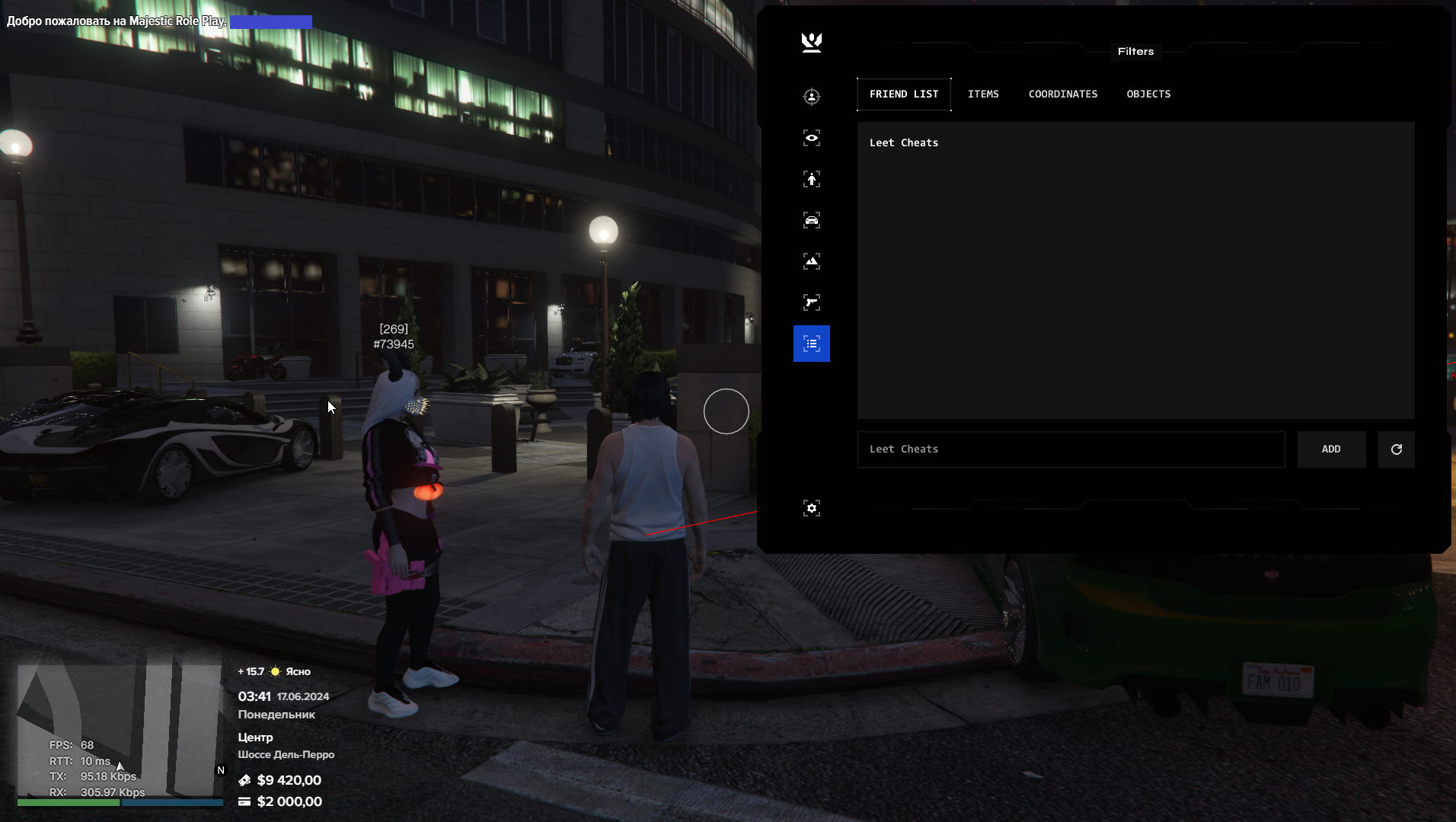Show the Friend List tab
Screen dimensions: 1456x822
[904, 94]
